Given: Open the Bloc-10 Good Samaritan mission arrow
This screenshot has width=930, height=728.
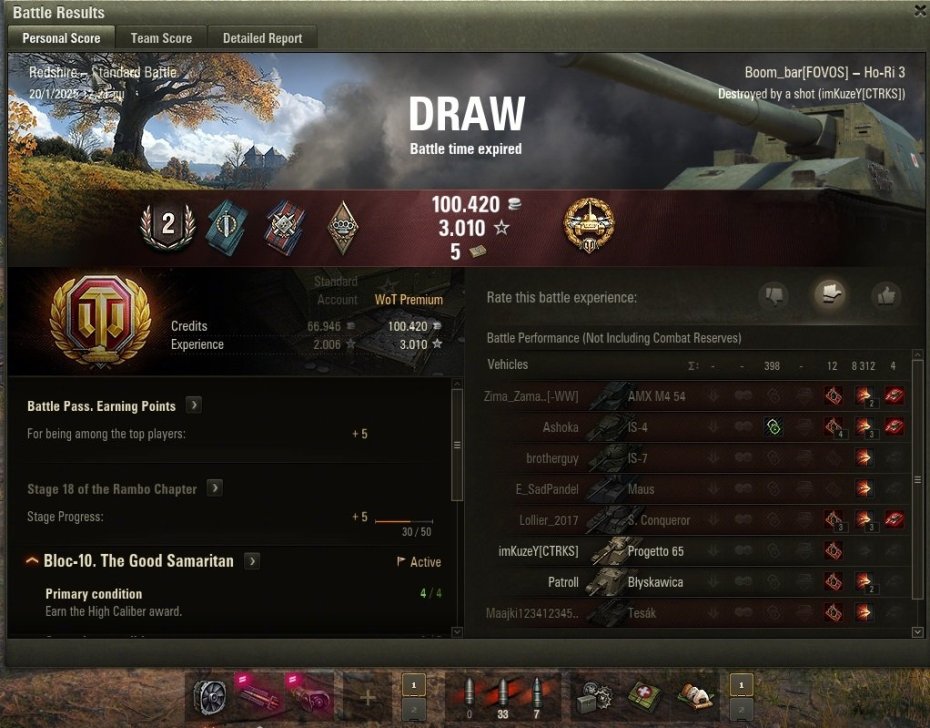Looking at the screenshot, I should pos(252,562).
